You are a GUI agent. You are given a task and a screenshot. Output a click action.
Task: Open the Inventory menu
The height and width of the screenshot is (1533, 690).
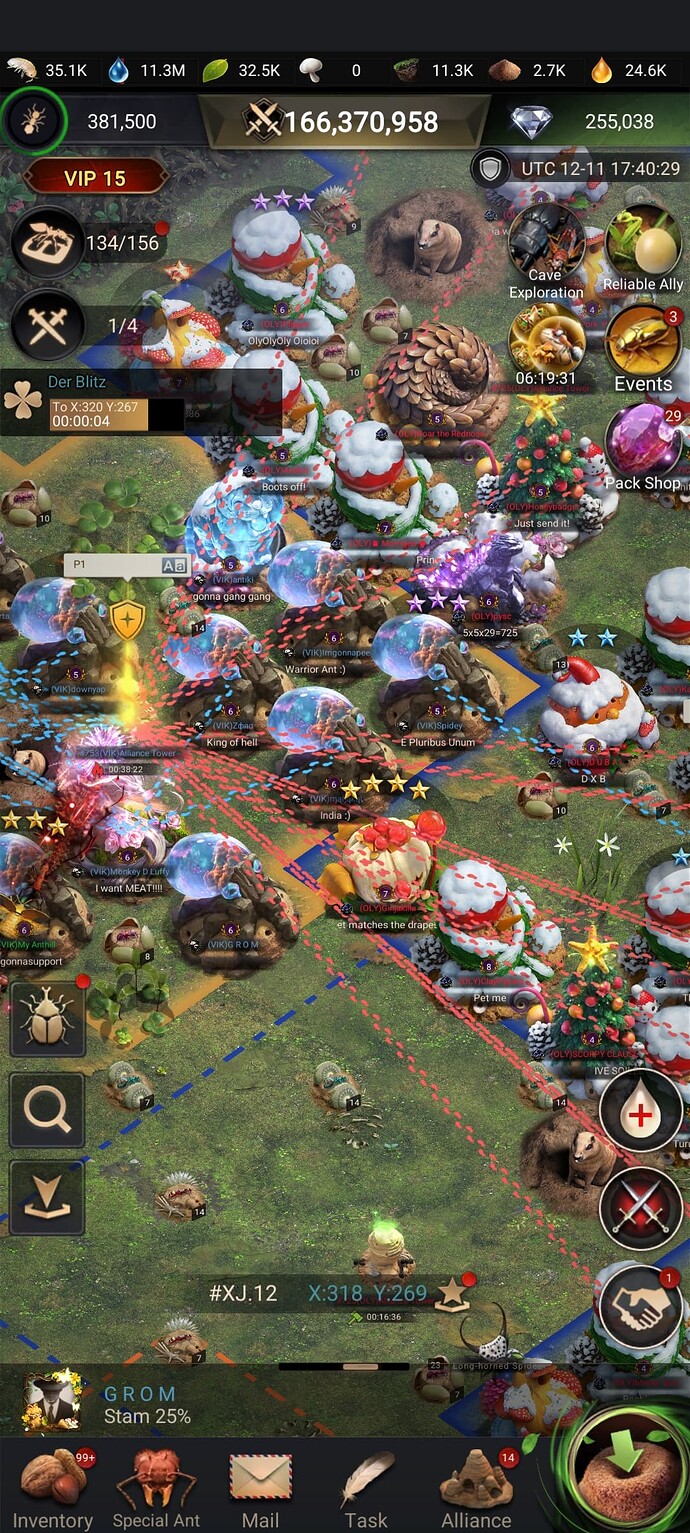coord(52,1487)
